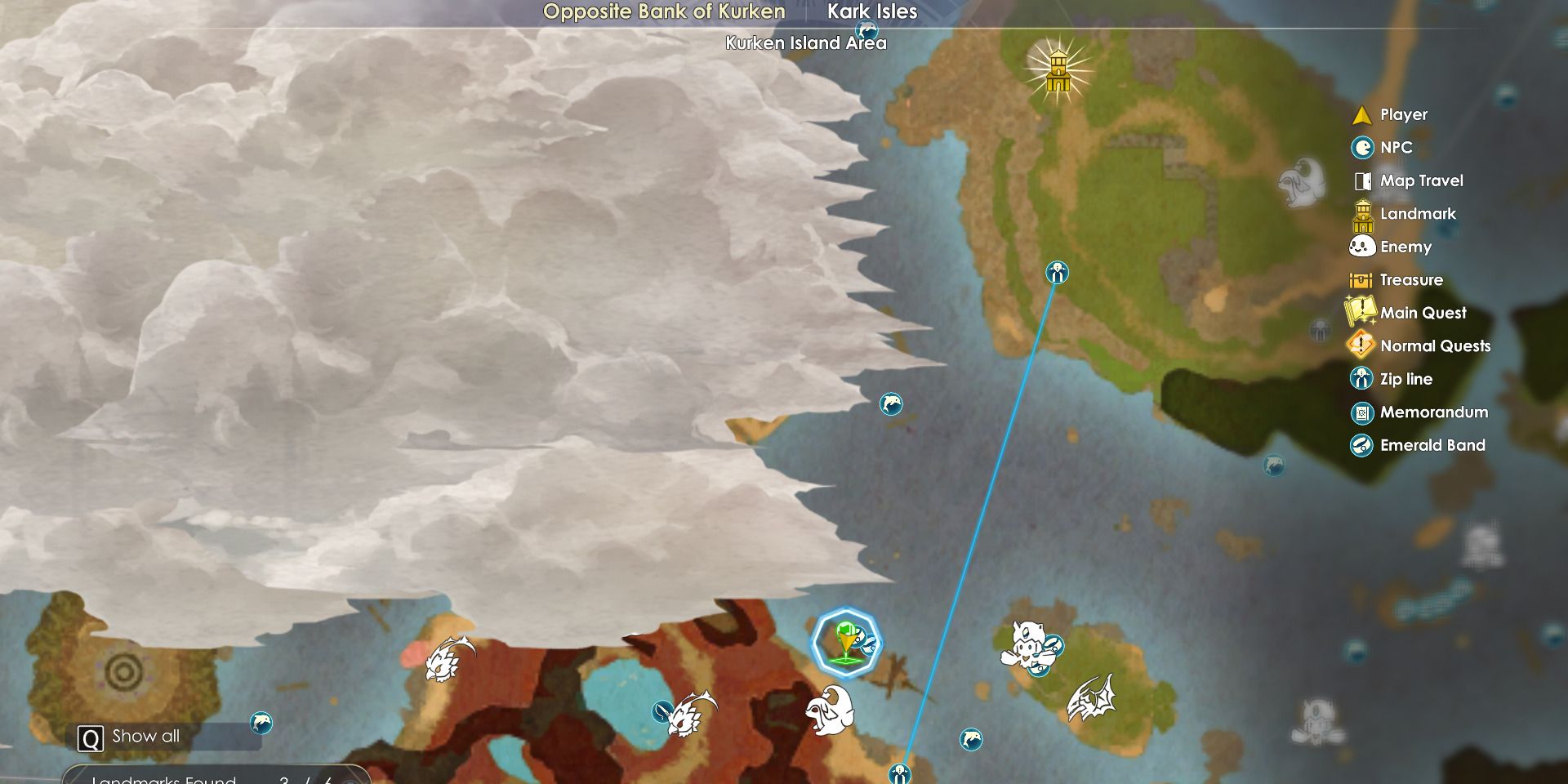Select the Normal Quests legend entry

click(1435, 346)
